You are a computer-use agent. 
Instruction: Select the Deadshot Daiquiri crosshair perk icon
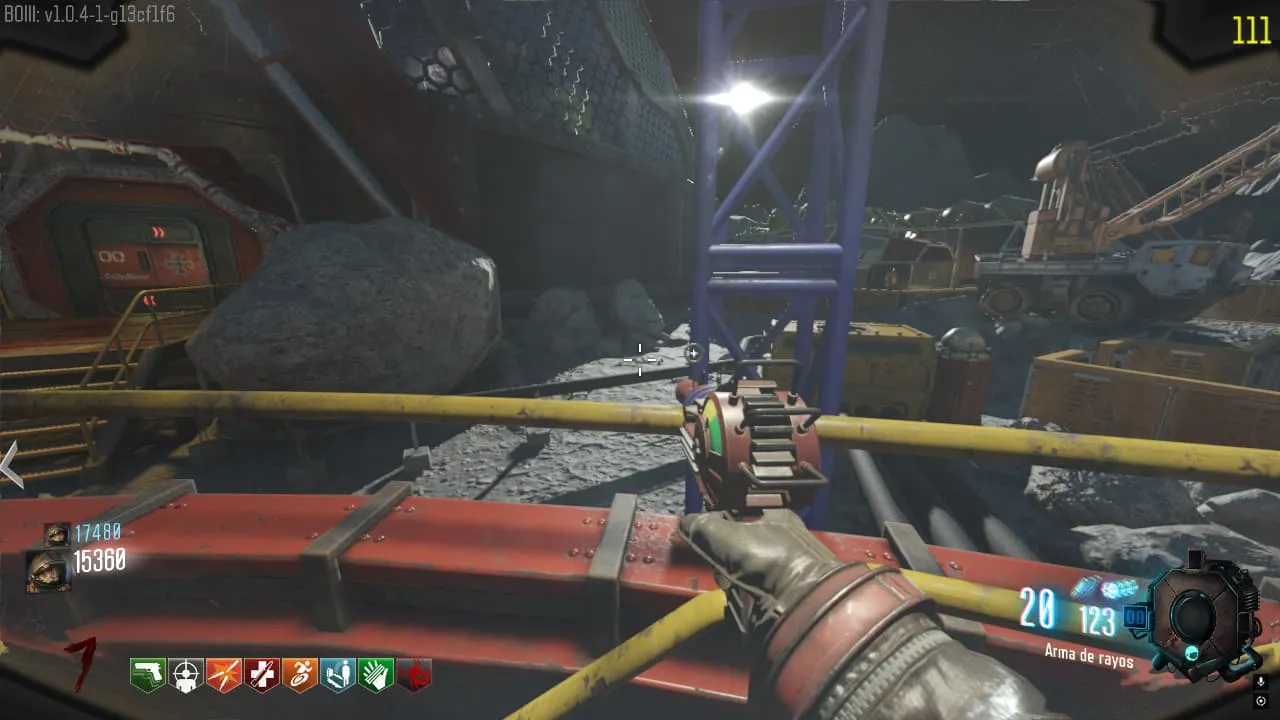[185, 675]
